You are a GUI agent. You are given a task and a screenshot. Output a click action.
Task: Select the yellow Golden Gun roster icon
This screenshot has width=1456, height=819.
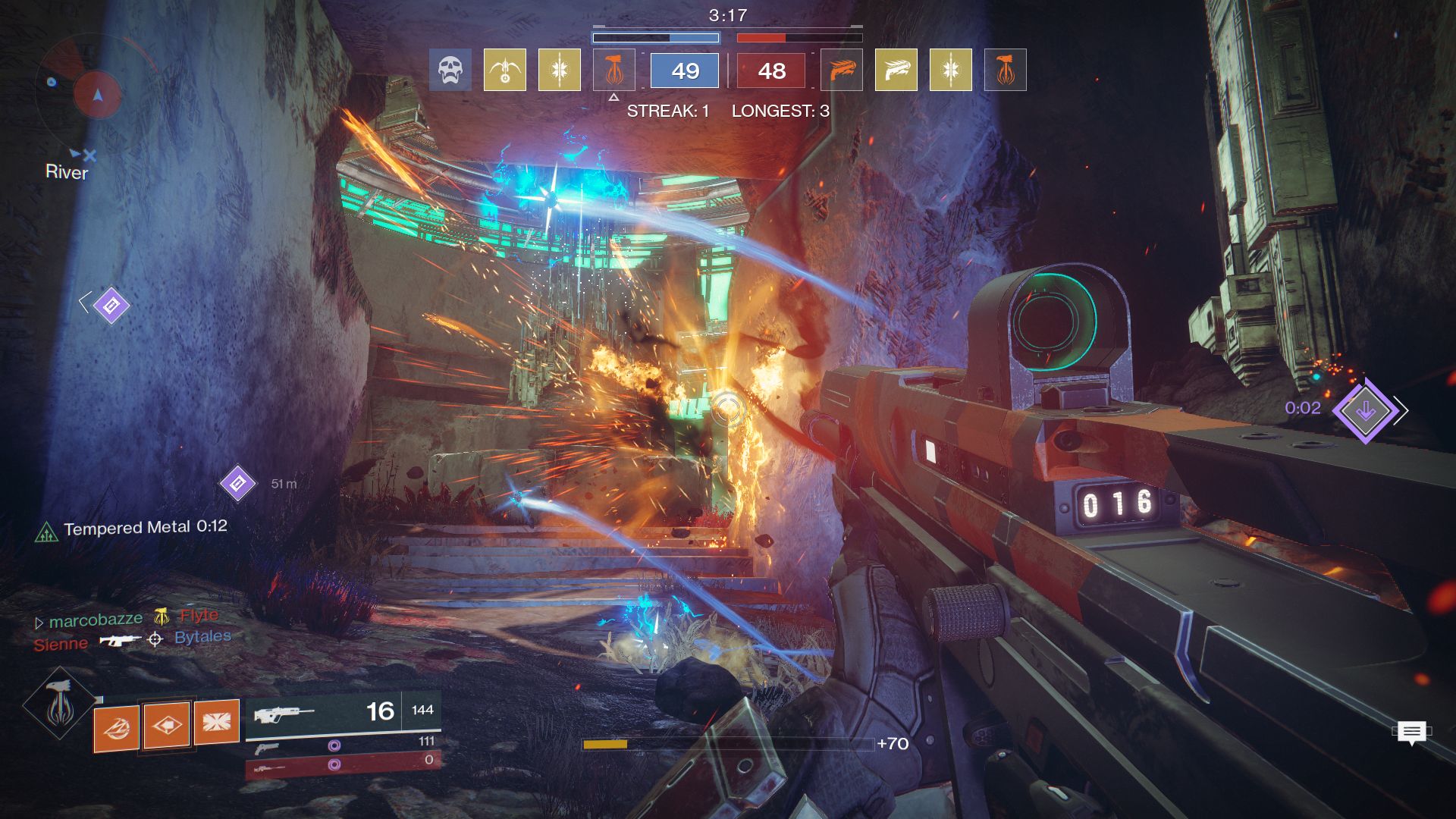(896, 71)
